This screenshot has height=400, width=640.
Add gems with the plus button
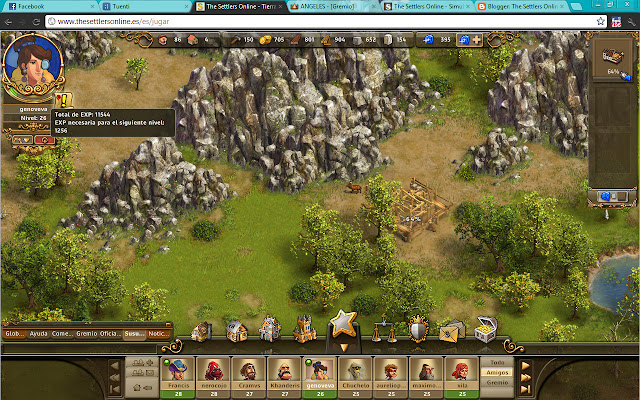pos(476,40)
